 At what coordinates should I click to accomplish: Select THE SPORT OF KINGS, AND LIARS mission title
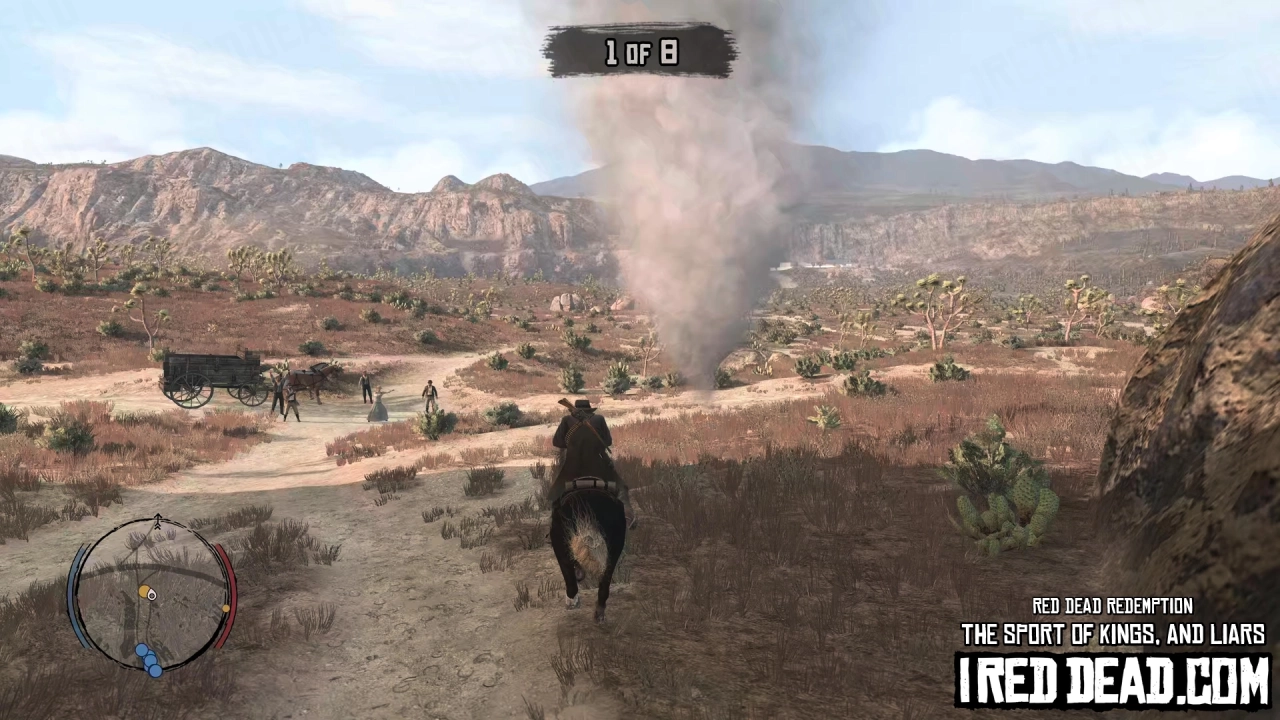[x=1112, y=634]
